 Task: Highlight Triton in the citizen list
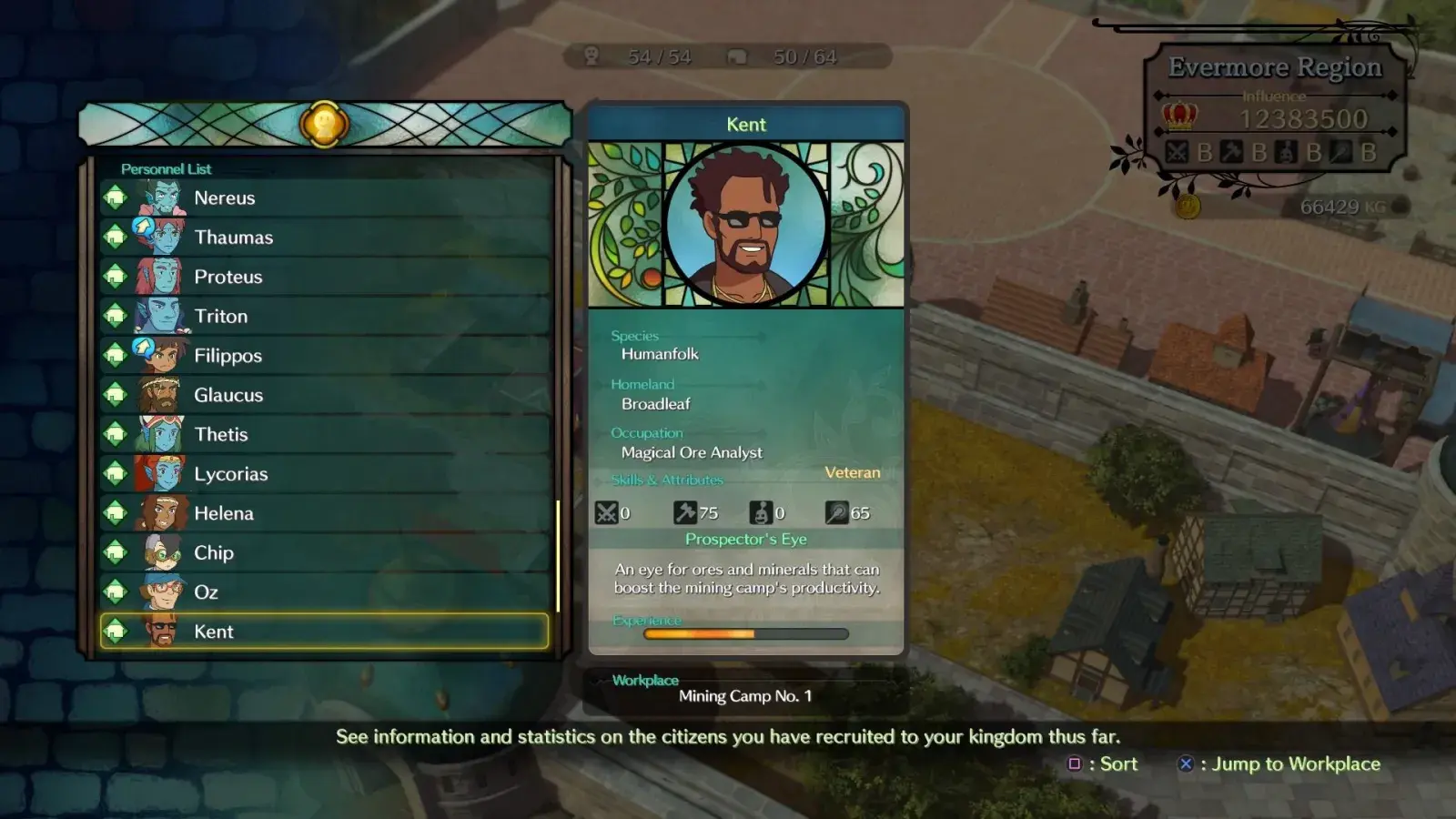324,317
